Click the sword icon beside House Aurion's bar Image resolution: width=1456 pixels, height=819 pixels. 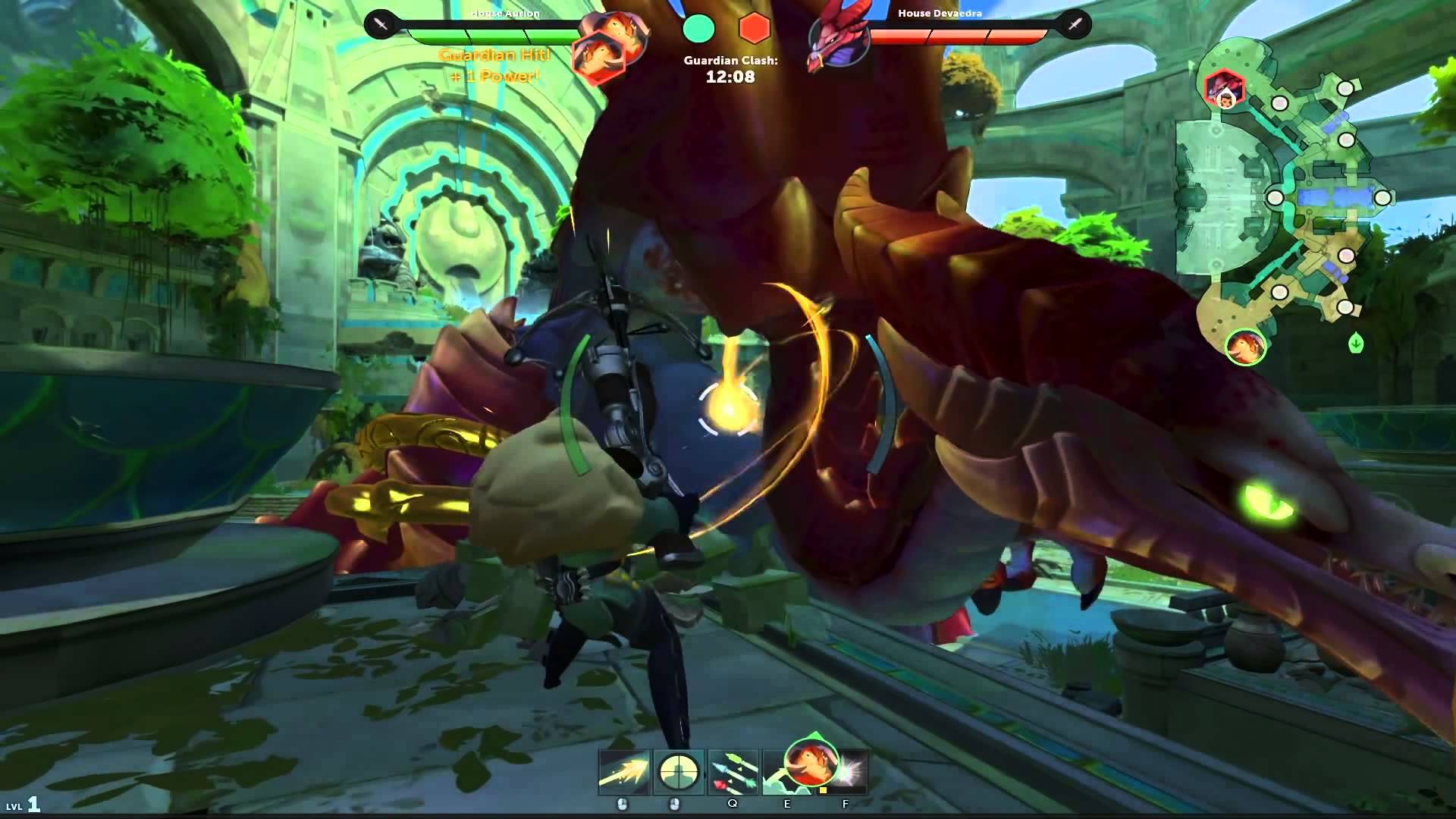click(381, 25)
